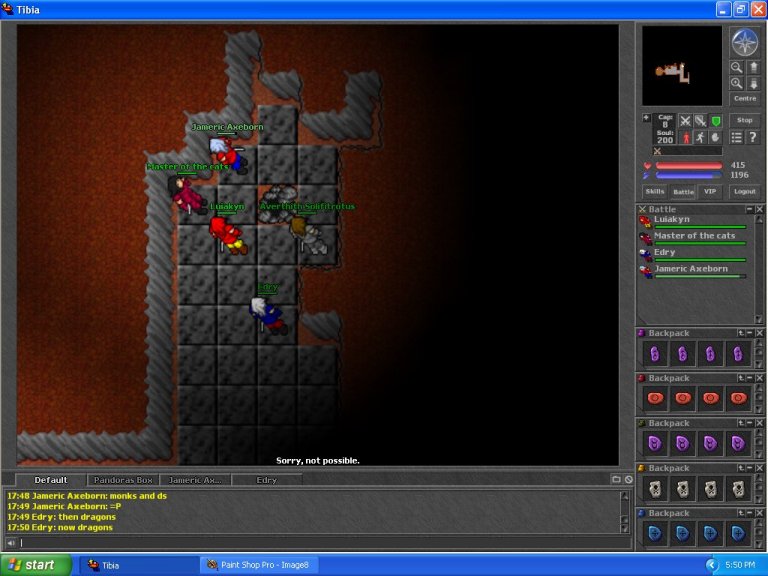Open the Skills window
768x576 pixels.
pyautogui.click(x=654, y=191)
